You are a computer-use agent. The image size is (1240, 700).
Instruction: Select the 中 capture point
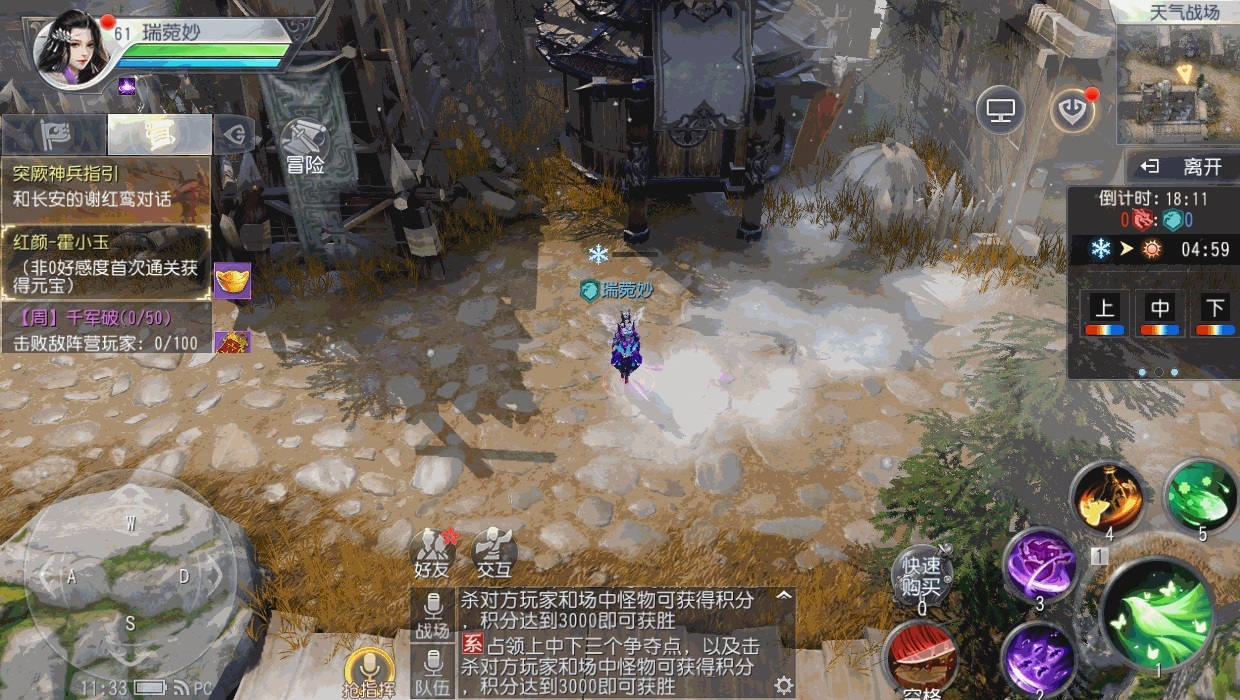pyautogui.click(x=1160, y=314)
